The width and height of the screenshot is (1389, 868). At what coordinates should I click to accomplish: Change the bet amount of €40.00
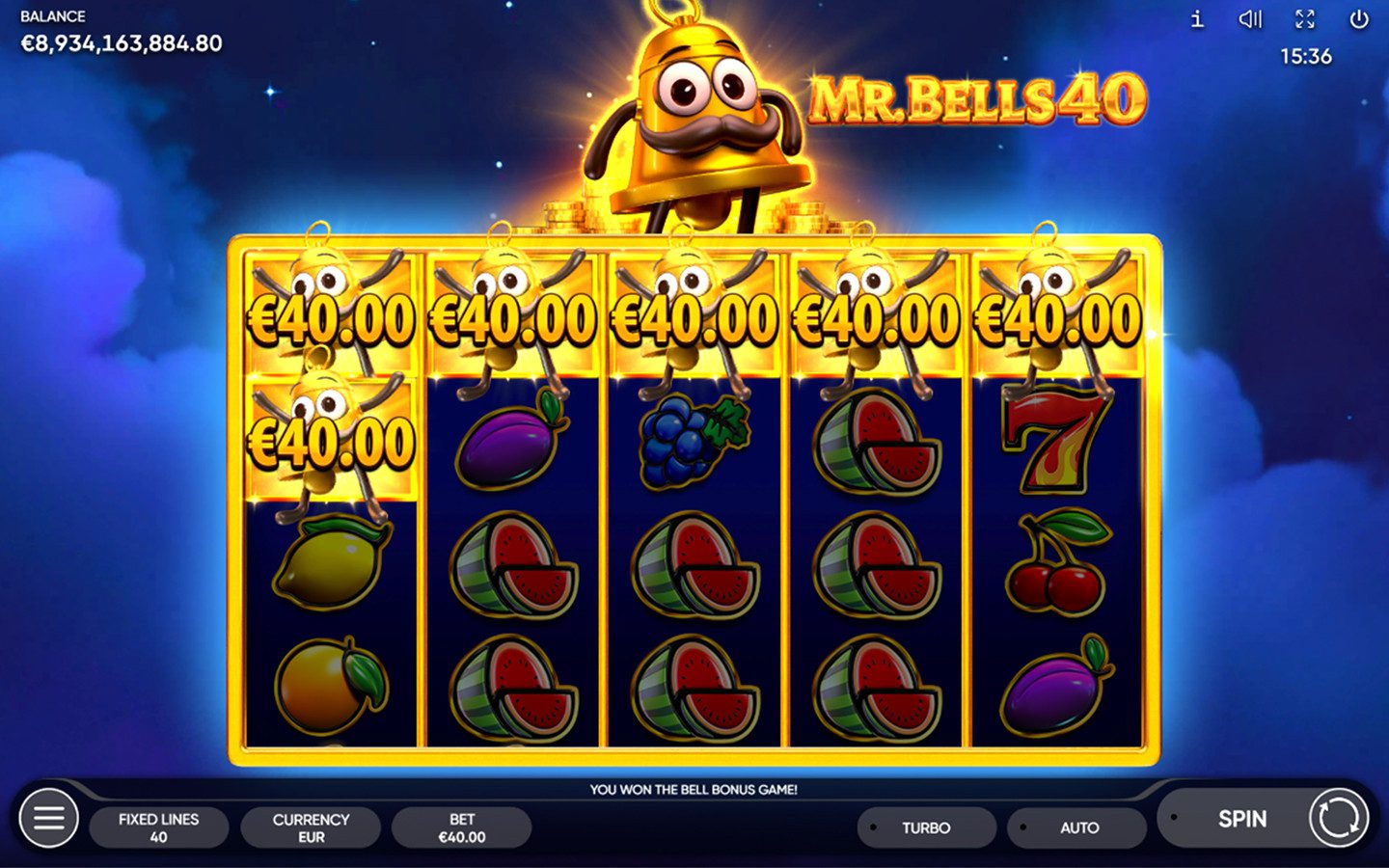point(461,827)
